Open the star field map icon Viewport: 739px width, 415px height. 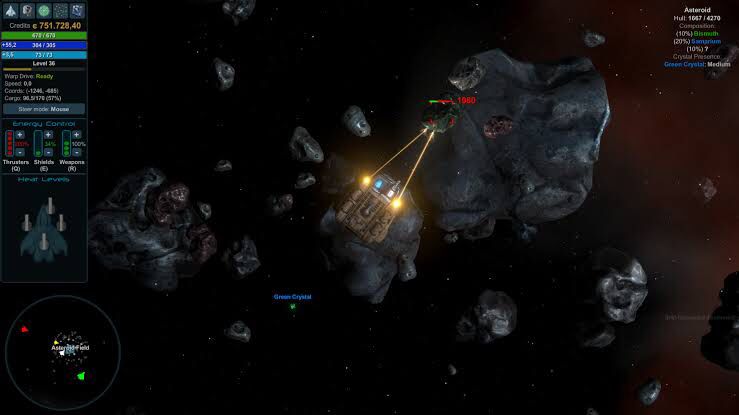click(61, 10)
